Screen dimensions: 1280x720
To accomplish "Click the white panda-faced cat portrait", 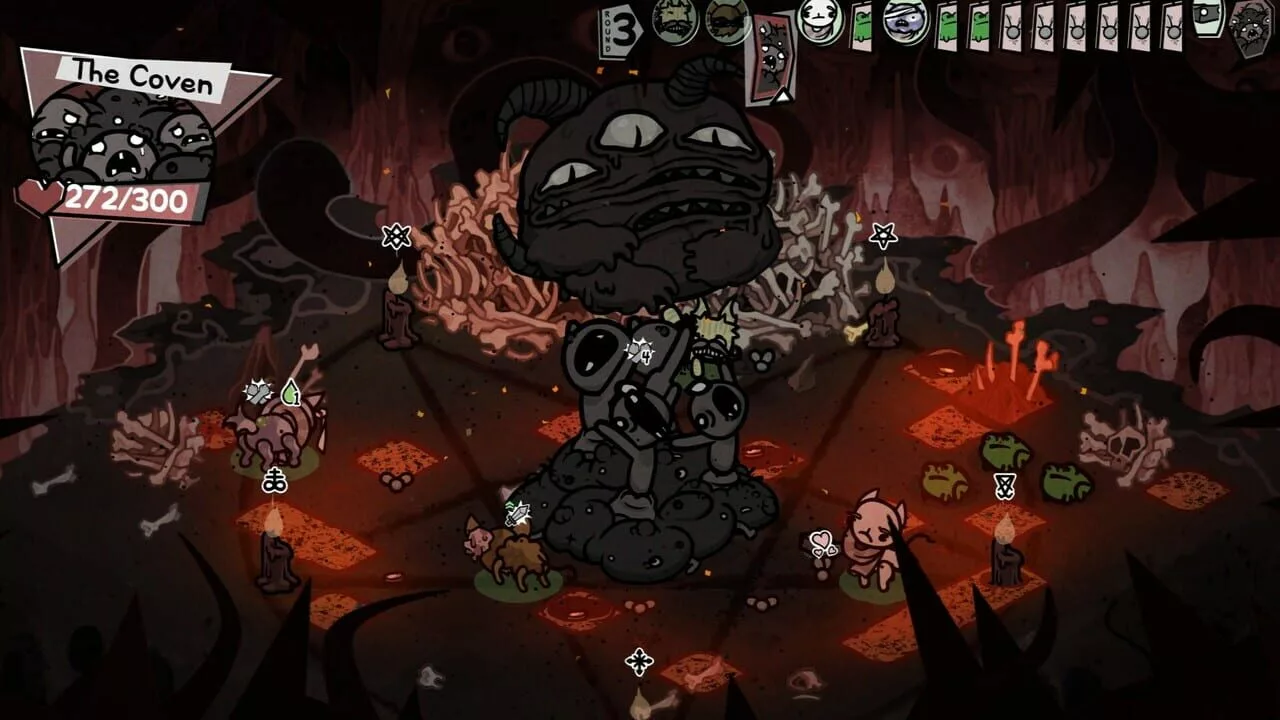I will (x=815, y=22).
